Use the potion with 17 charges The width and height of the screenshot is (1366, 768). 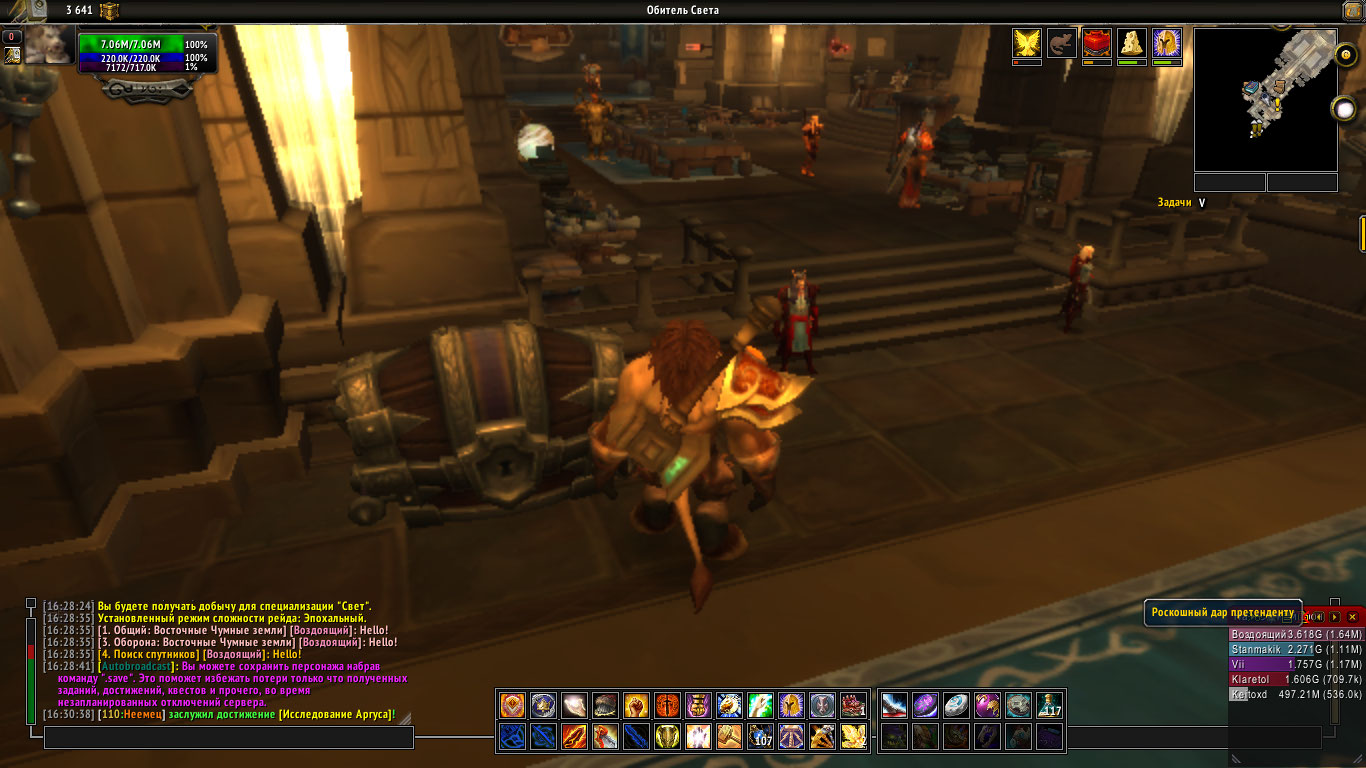click(1049, 706)
